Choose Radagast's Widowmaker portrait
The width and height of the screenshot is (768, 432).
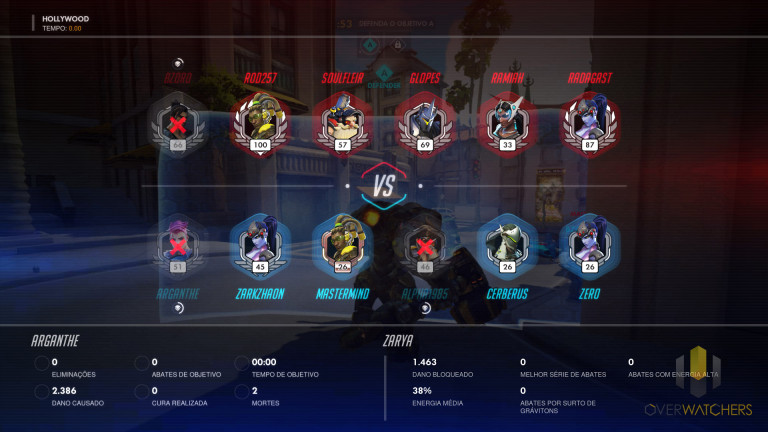tap(590, 122)
